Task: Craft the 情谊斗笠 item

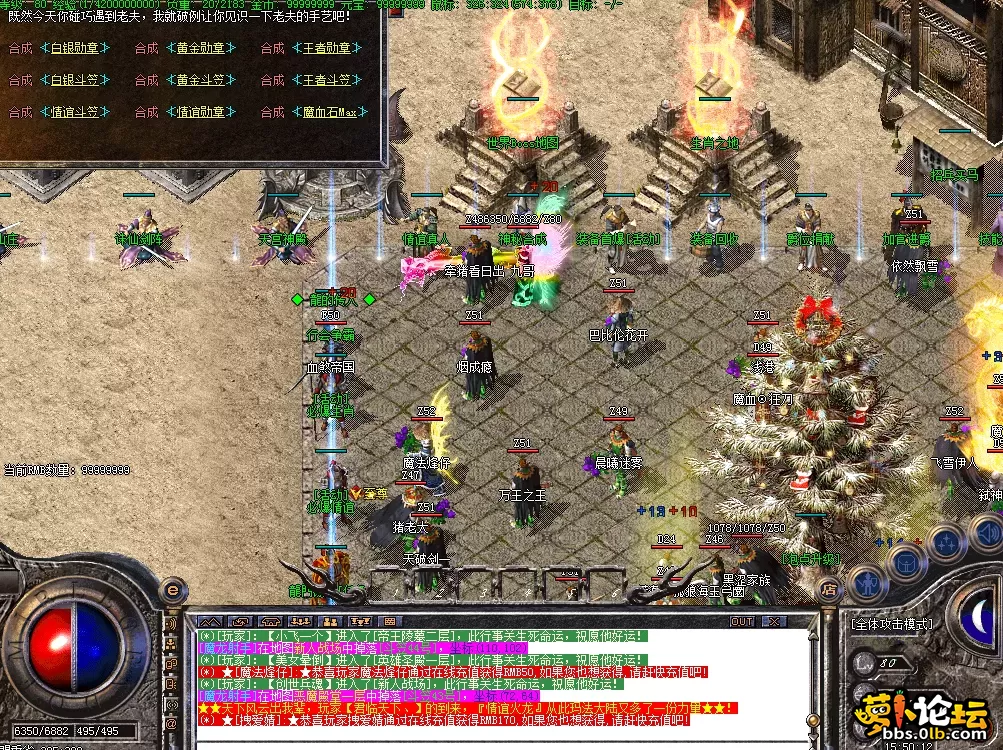Action: coord(75,112)
